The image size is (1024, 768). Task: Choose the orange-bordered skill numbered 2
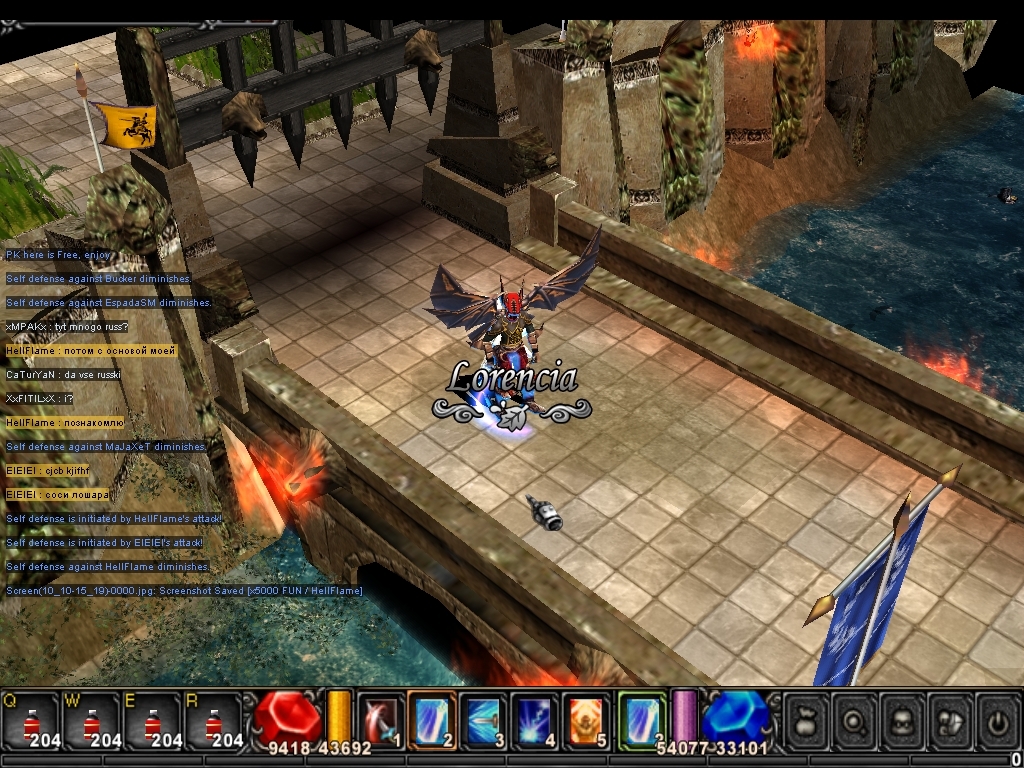click(432, 720)
